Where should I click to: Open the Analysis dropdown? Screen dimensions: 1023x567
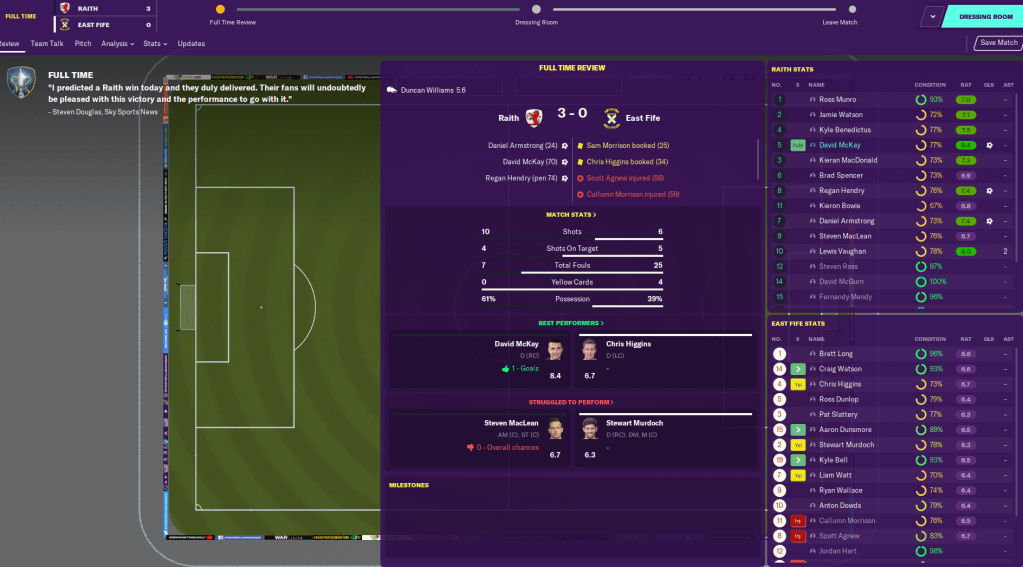(117, 44)
